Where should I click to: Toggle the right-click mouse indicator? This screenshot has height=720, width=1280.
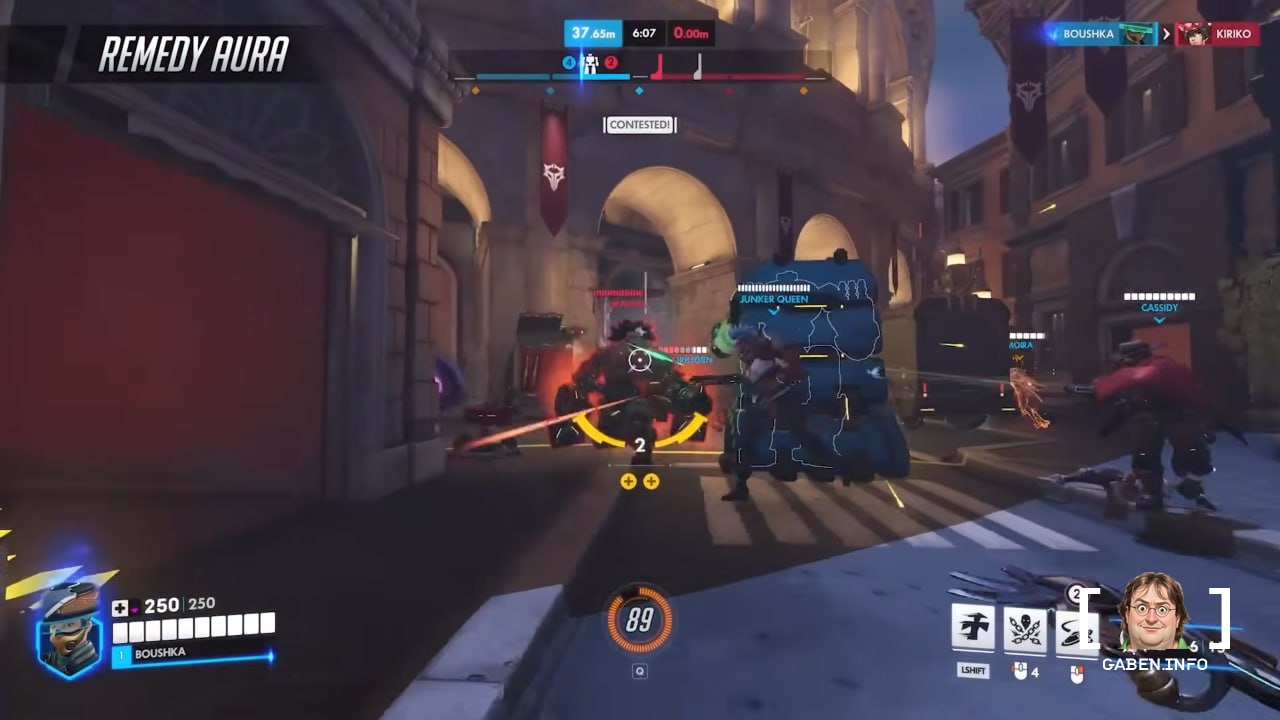[1077, 673]
